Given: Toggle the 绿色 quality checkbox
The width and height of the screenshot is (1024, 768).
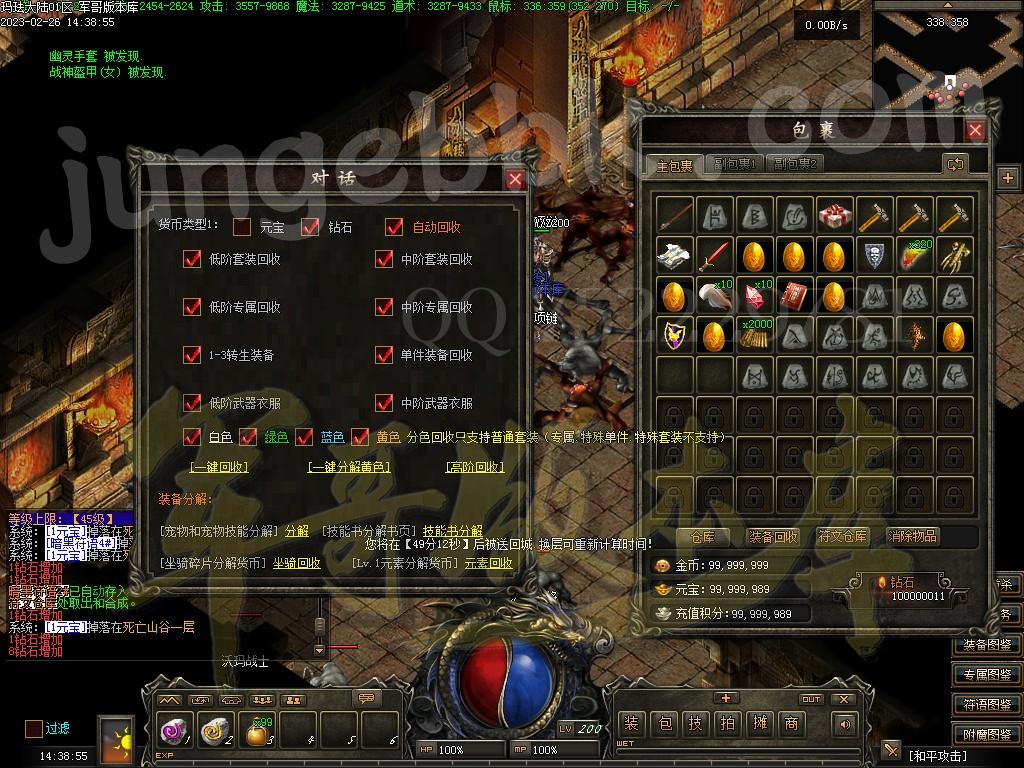Looking at the screenshot, I should tap(248, 437).
